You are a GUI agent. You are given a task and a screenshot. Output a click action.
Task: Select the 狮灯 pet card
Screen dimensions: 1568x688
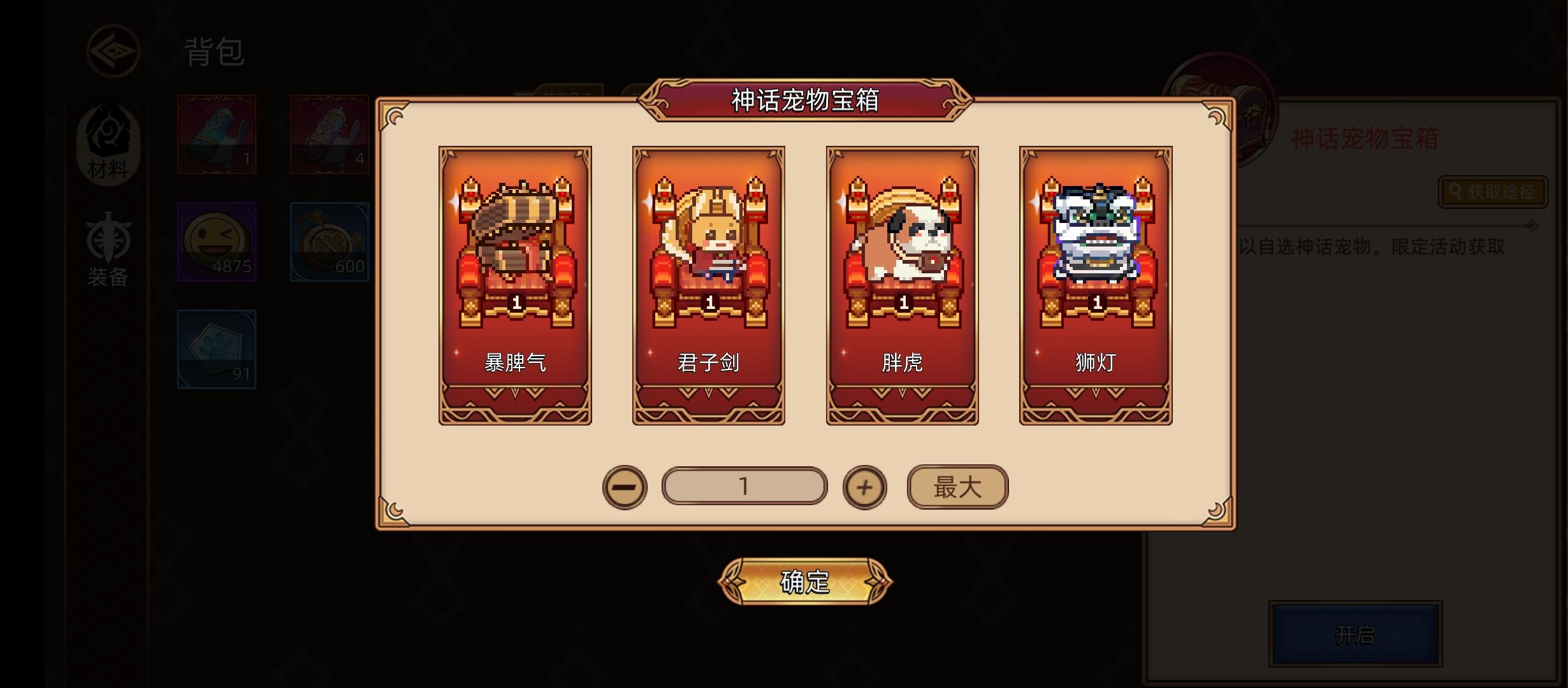tap(1096, 287)
